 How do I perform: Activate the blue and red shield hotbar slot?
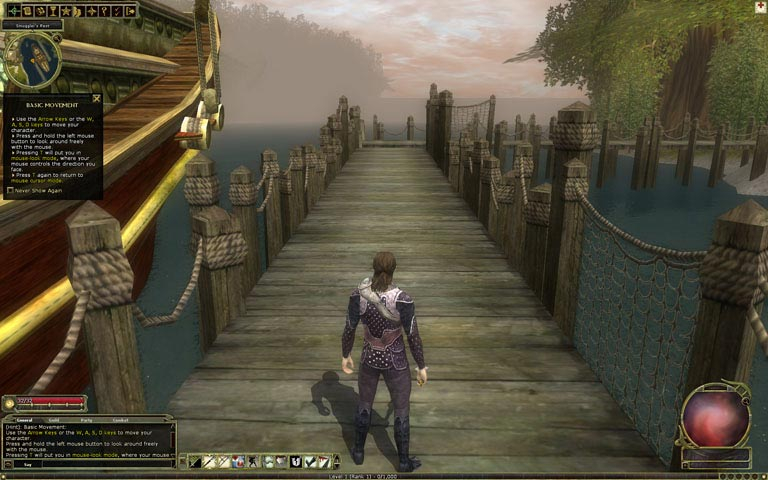click(x=239, y=461)
